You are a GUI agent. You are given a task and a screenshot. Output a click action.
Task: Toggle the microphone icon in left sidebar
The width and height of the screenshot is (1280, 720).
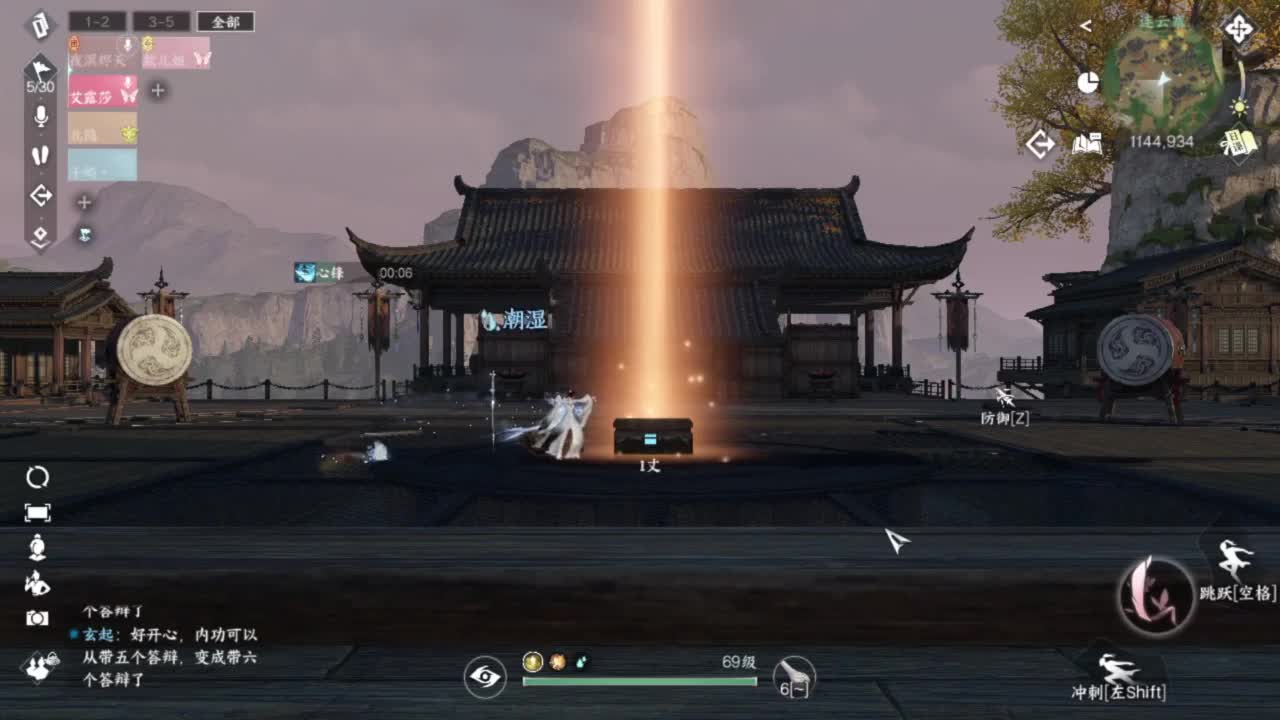40,116
